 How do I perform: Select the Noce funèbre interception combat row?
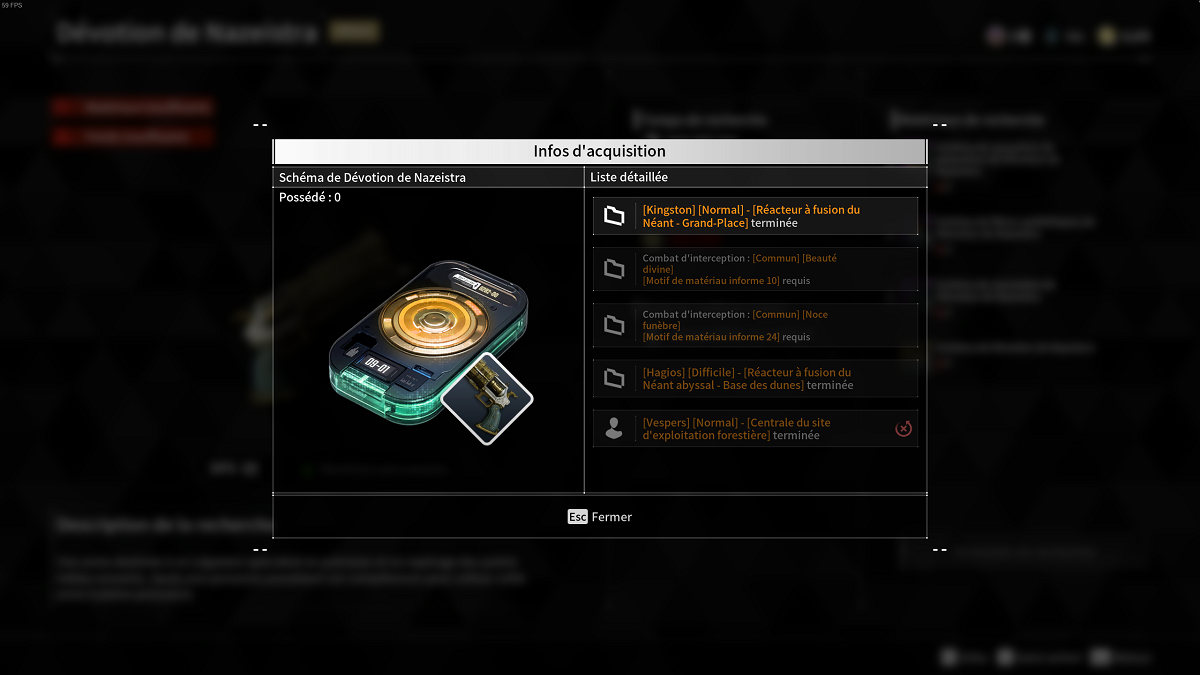(x=755, y=326)
